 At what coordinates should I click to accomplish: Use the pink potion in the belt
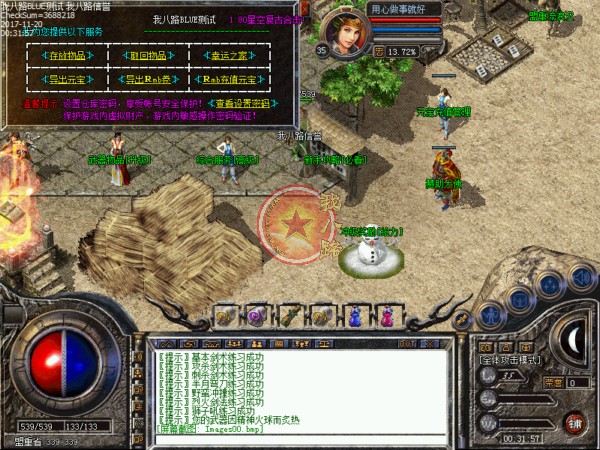[x=385, y=317]
